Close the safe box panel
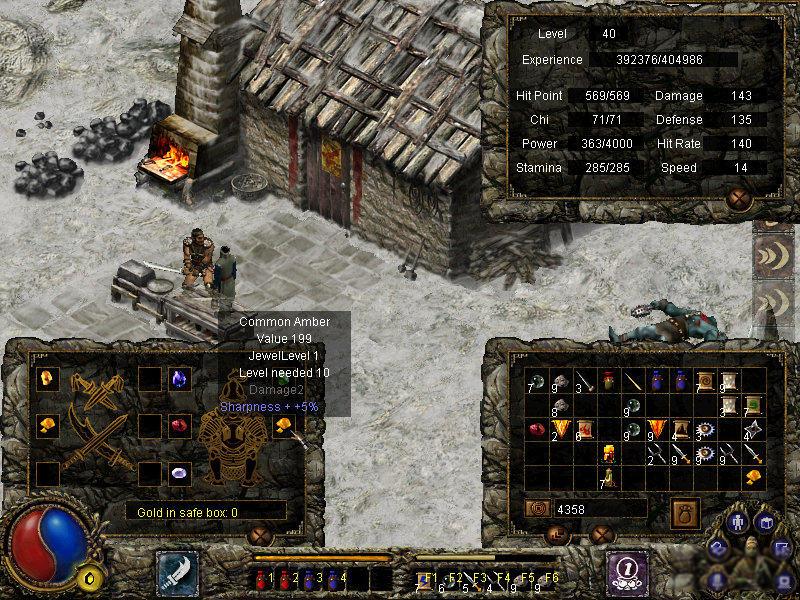 261,534
